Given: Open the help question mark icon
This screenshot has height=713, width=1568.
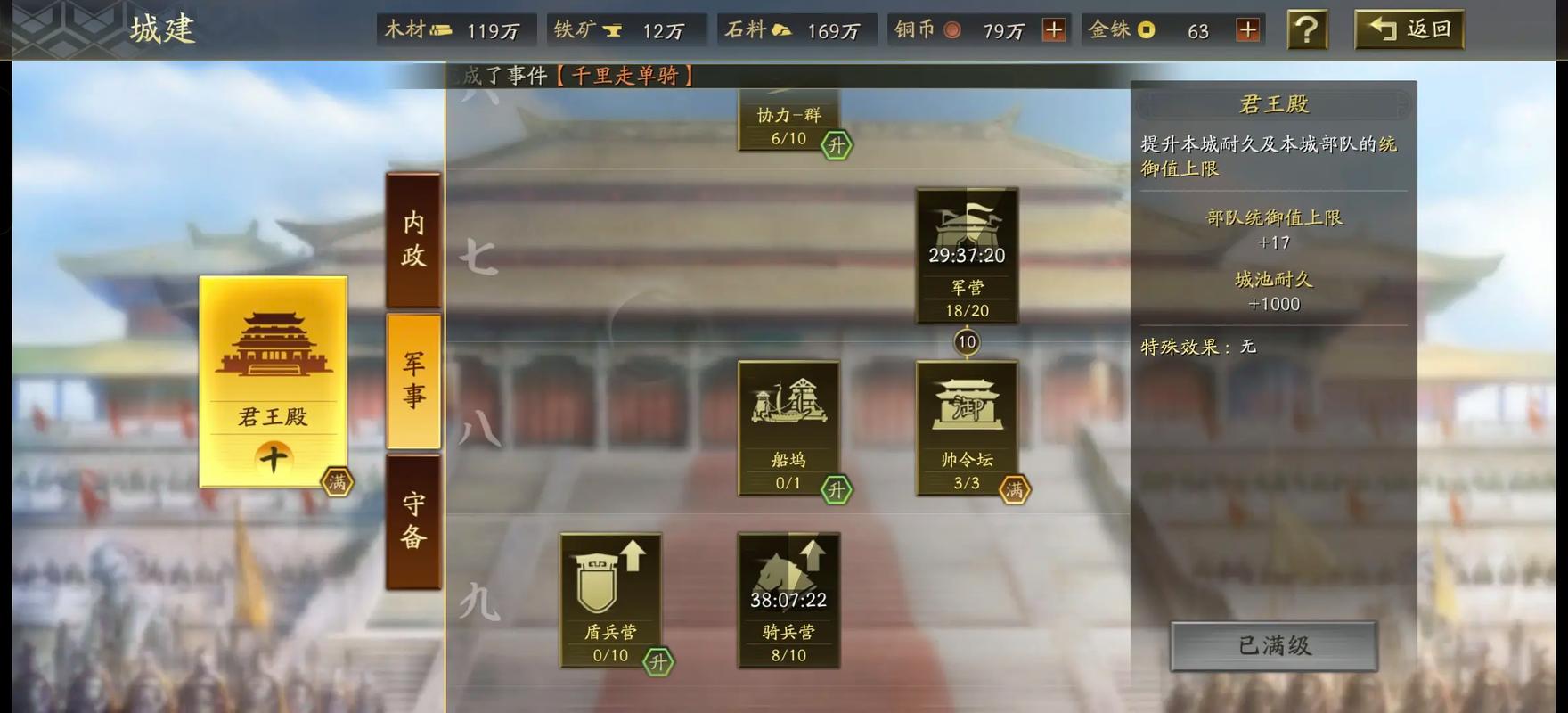Looking at the screenshot, I should (1306, 29).
